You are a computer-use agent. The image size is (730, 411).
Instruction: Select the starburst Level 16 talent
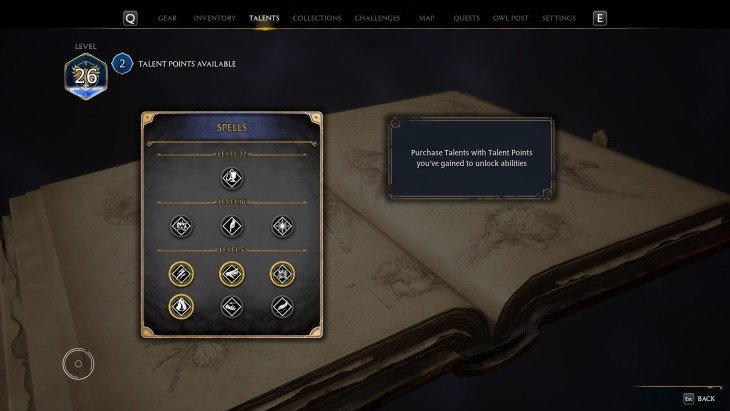[x=281, y=226]
